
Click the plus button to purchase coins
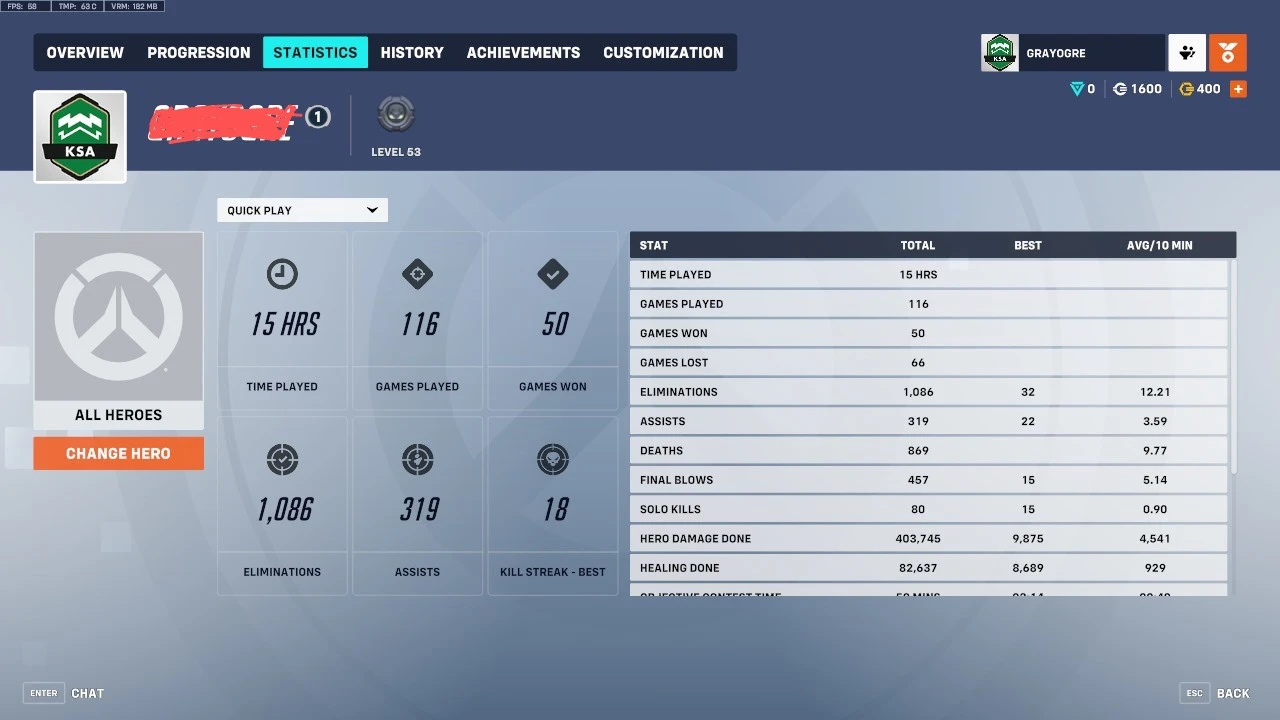(1238, 88)
